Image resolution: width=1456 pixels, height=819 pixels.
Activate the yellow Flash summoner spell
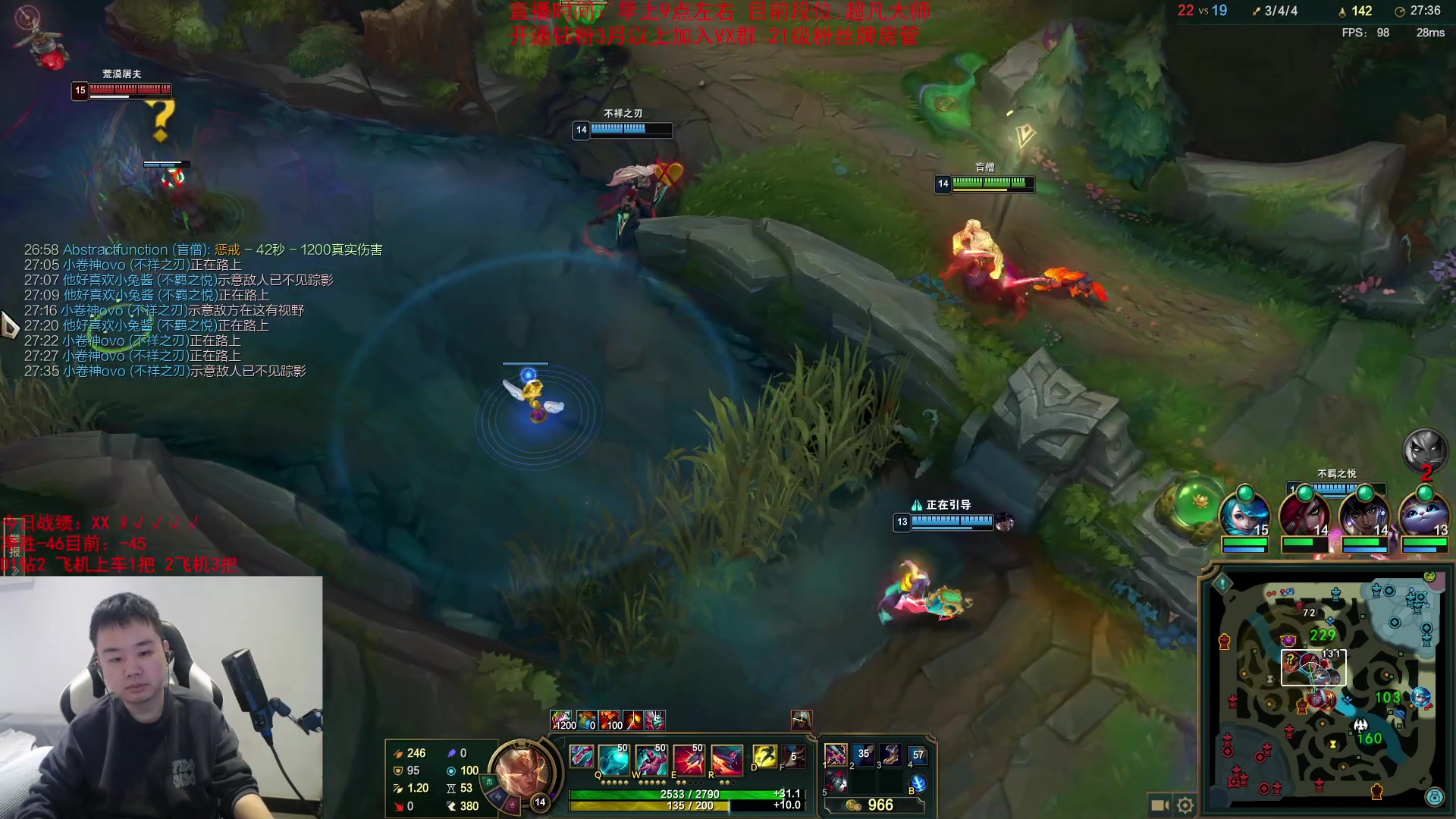click(x=764, y=757)
